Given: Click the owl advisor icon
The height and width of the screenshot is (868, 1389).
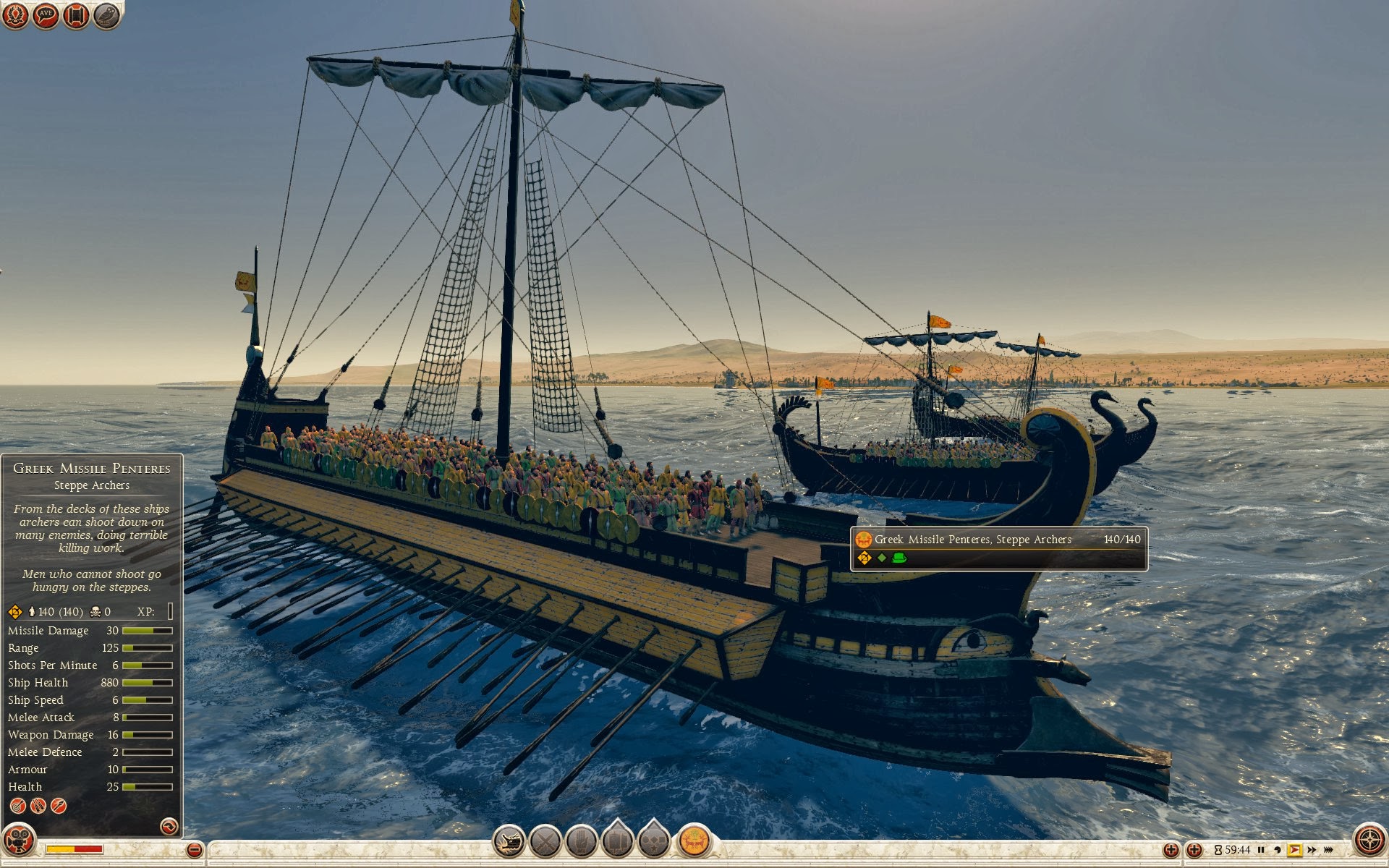Looking at the screenshot, I should pyautogui.click(x=106, y=15).
